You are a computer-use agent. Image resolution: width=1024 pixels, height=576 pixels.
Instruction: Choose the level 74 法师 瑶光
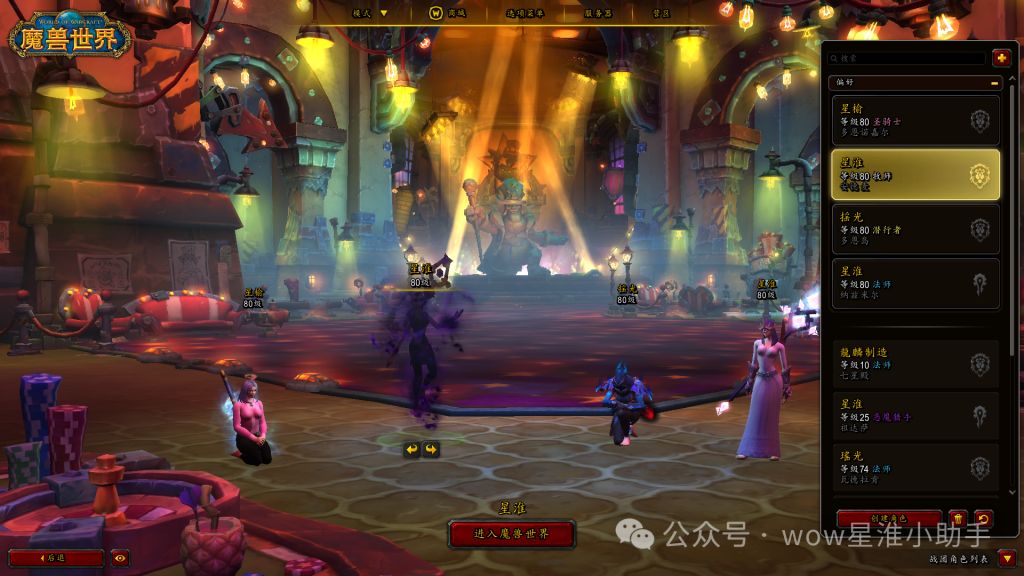pos(915,468)
